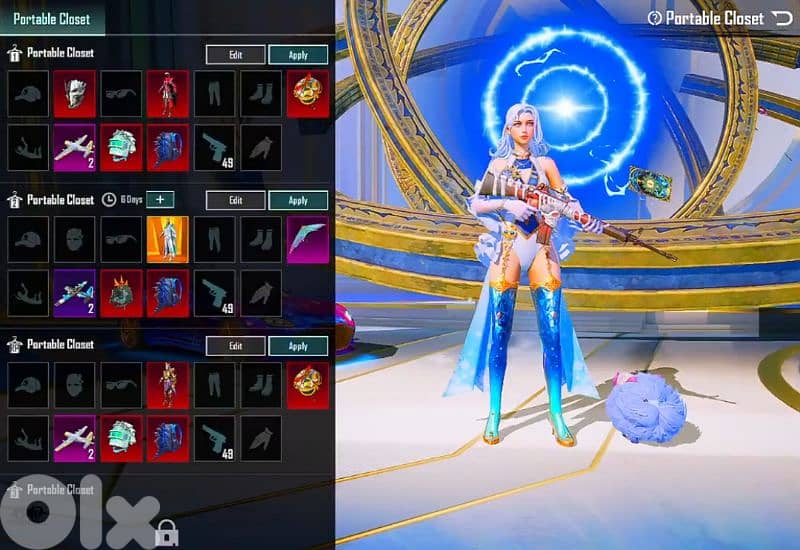Edit the closet set with the 6 Days timer
This screenshot has width=800, height=550.
pos(236,200)
